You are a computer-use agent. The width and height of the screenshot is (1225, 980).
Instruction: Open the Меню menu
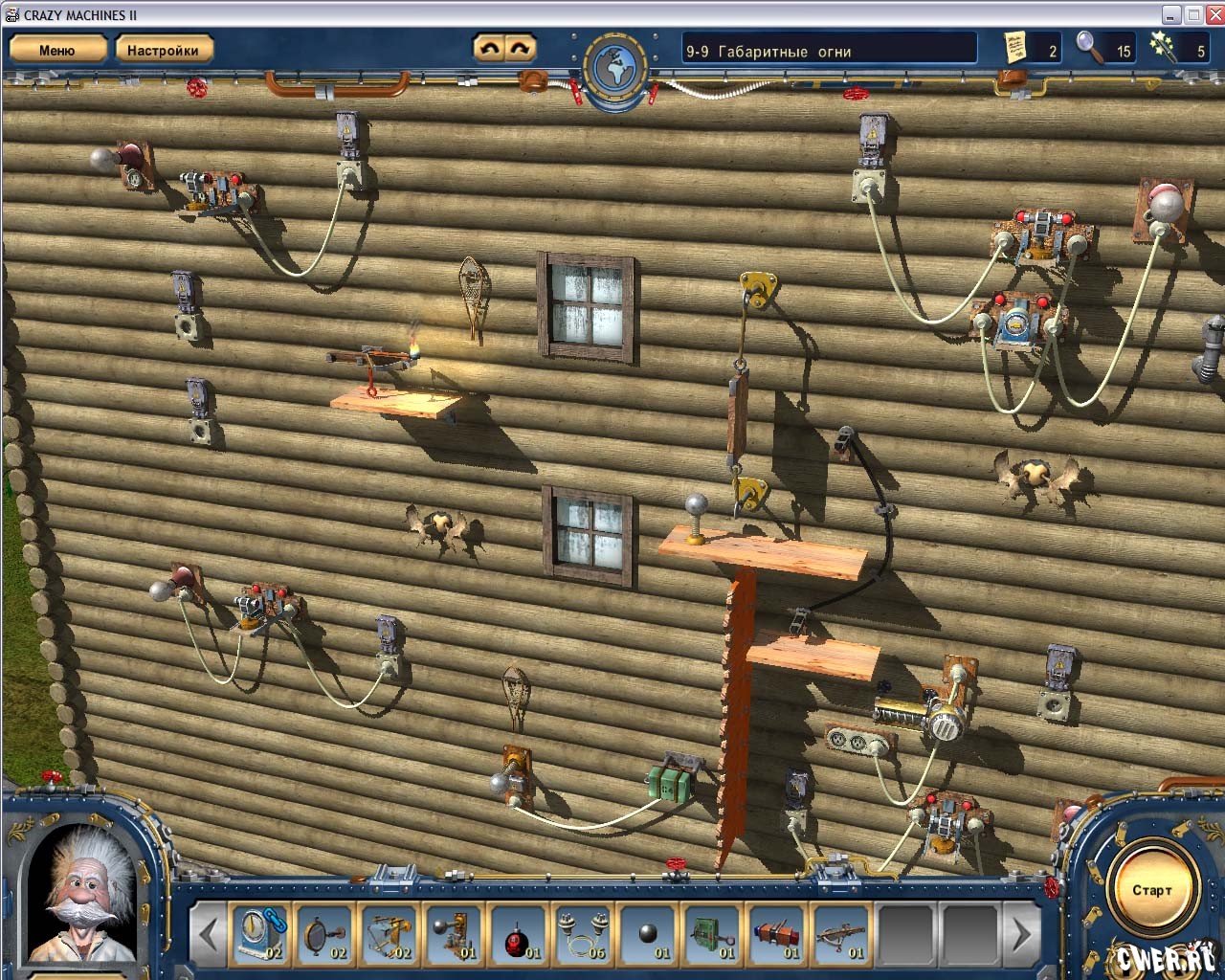coord(56,50)
